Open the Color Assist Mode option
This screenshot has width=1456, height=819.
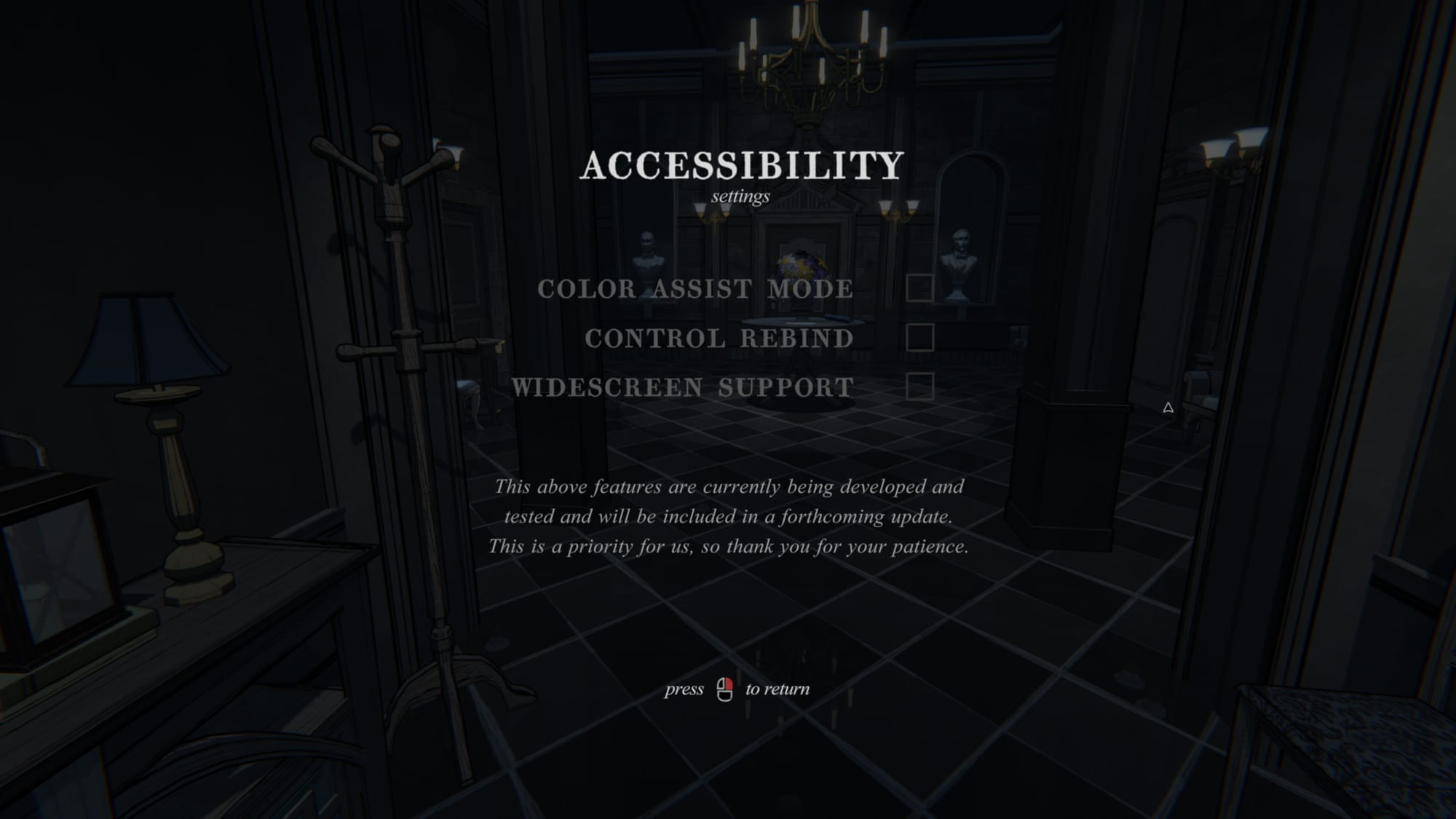[695, 289]
